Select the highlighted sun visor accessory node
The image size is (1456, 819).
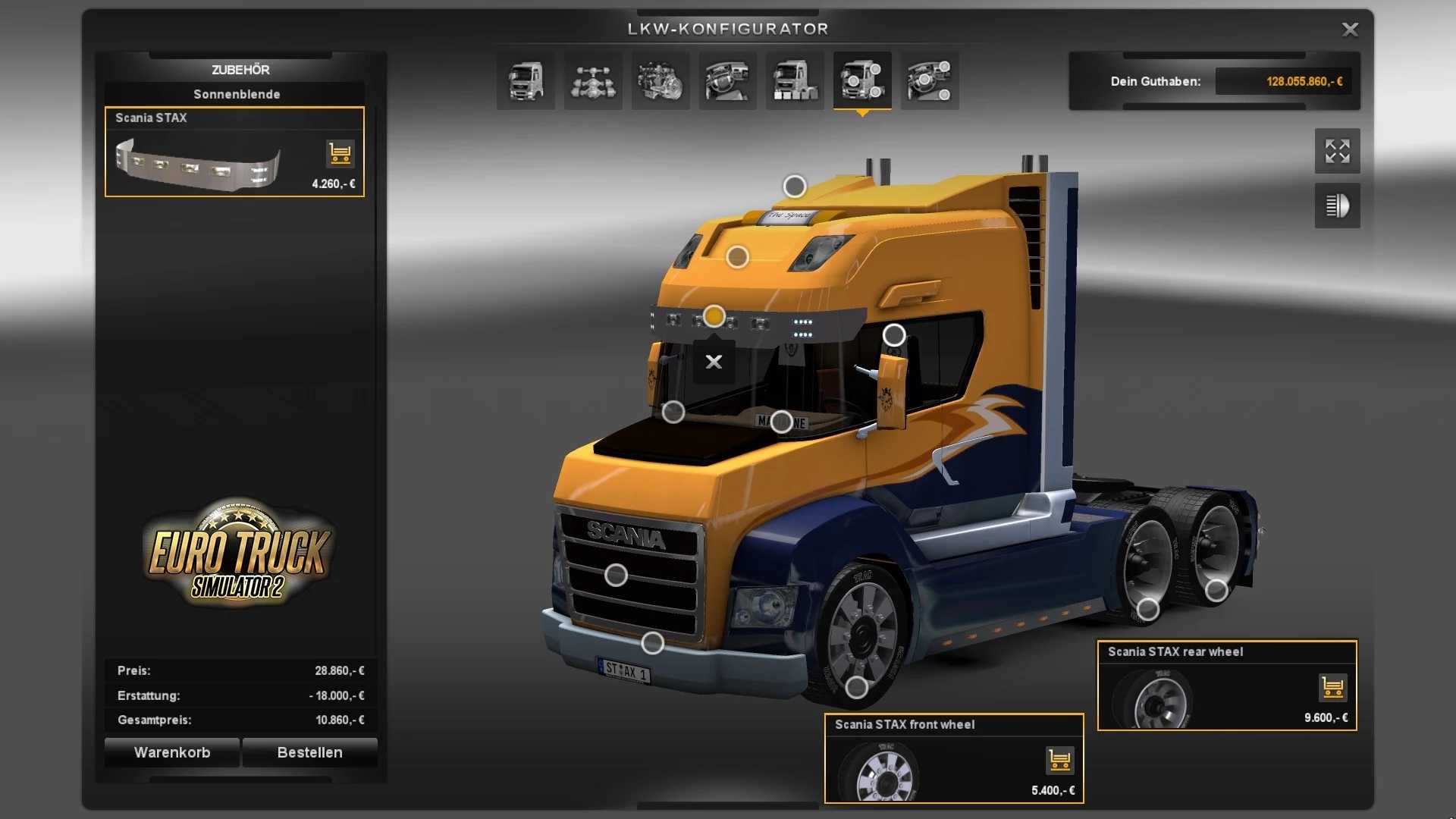(714, 315)
